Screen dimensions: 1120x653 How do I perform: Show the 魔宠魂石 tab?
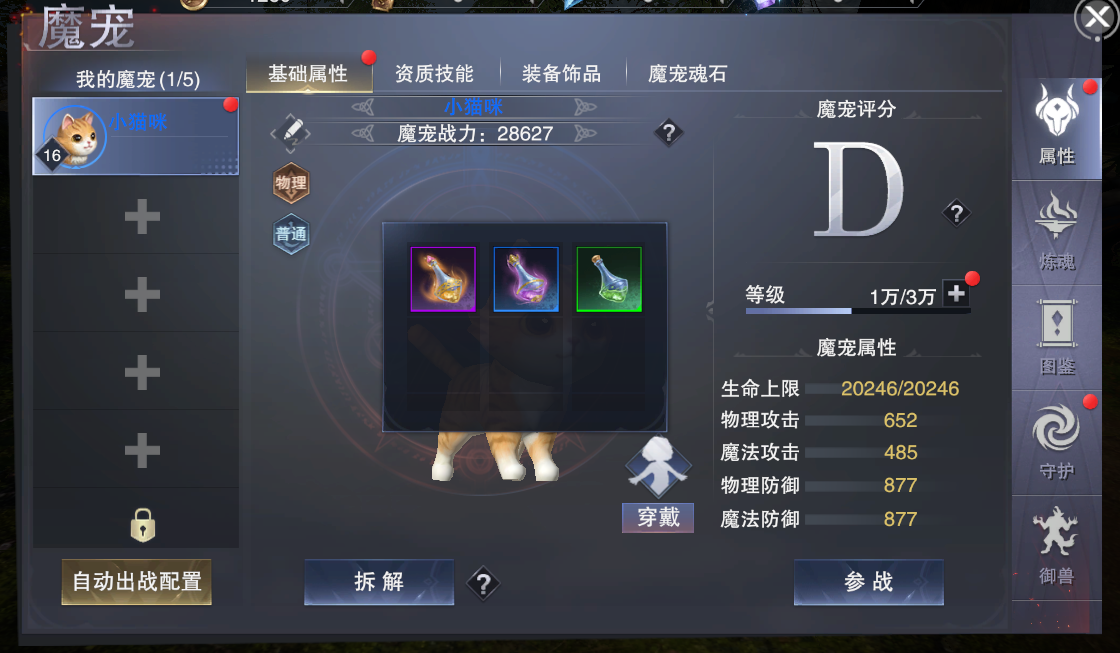687,74
